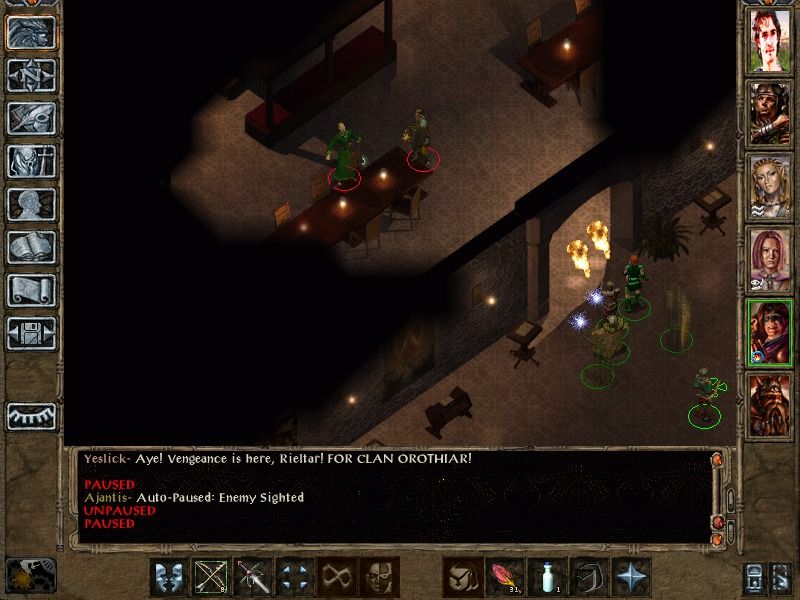Open the mage spellbook

[x=31, y=247]
